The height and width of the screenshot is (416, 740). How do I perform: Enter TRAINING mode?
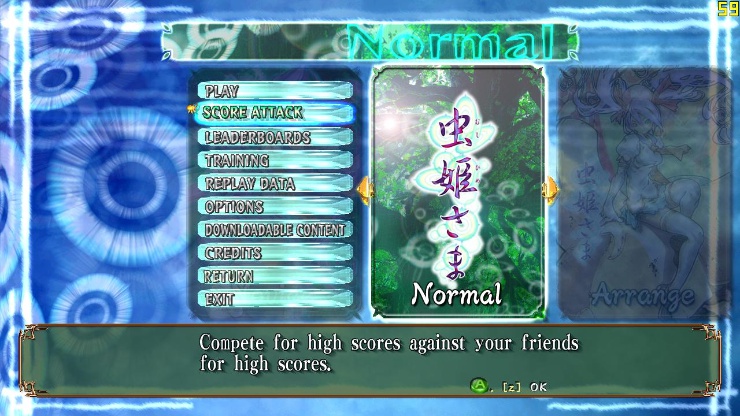(274, 161)
